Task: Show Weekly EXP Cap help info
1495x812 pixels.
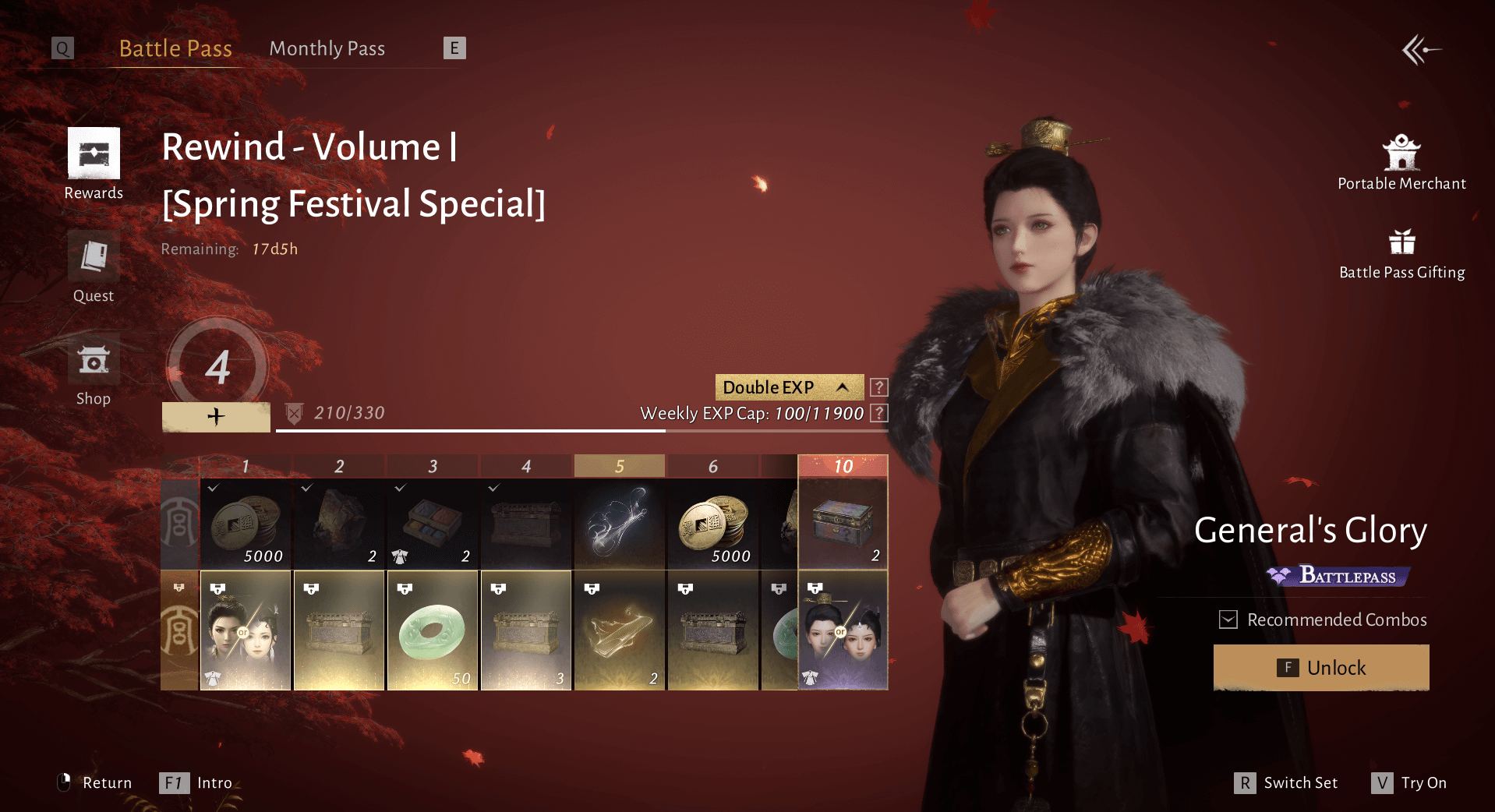Action: [x=878, y=413]
